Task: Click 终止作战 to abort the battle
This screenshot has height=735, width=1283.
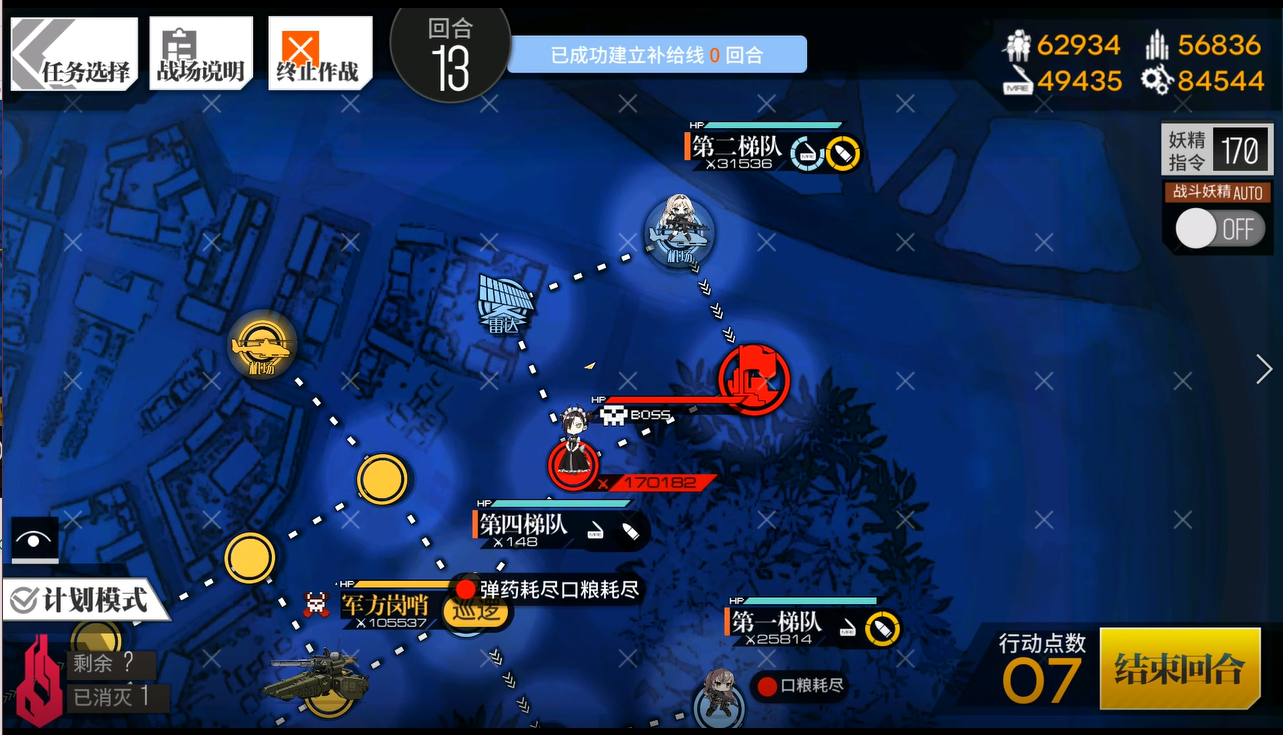Action: click(319, 55)
